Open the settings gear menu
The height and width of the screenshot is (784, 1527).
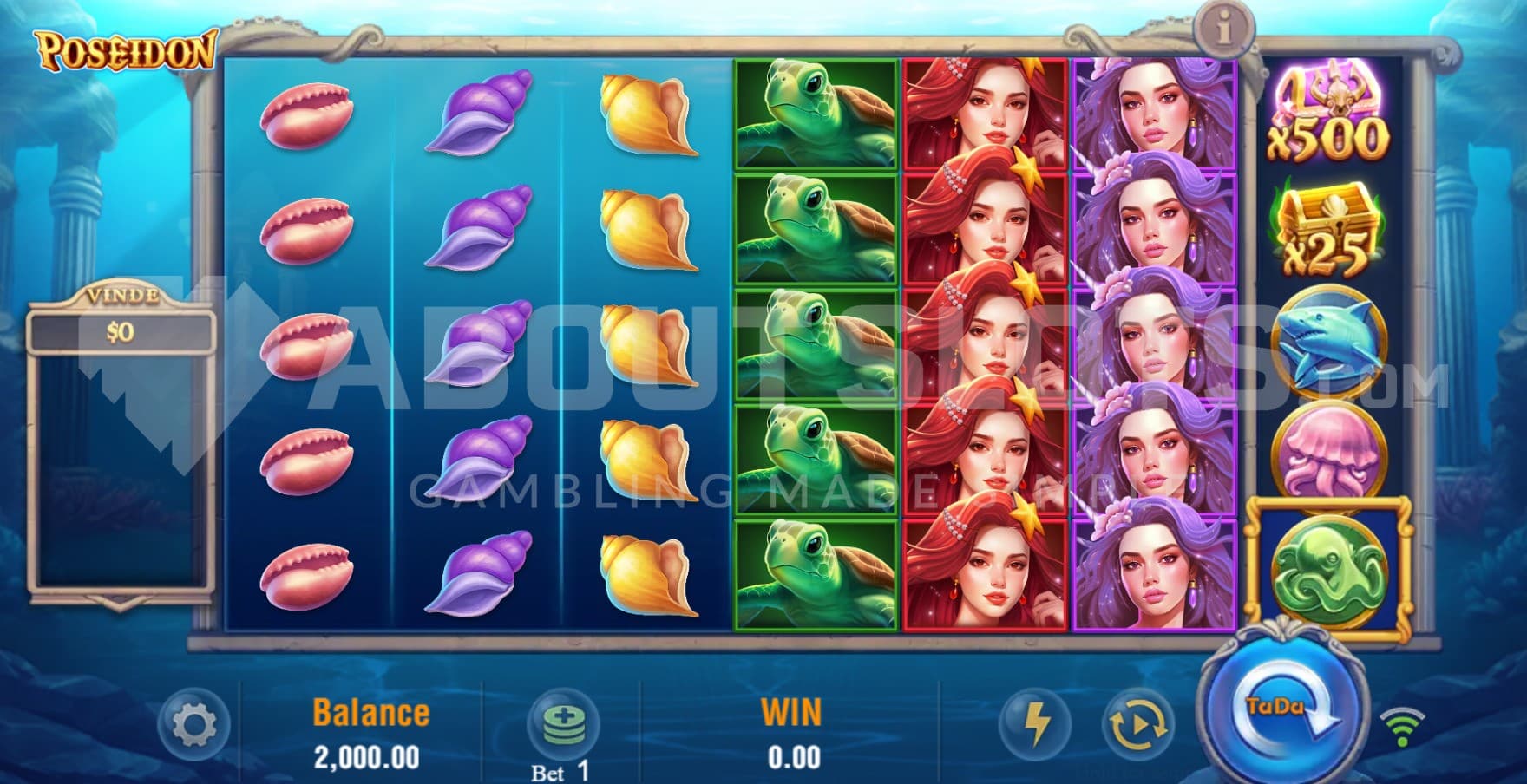pos(194,723)
